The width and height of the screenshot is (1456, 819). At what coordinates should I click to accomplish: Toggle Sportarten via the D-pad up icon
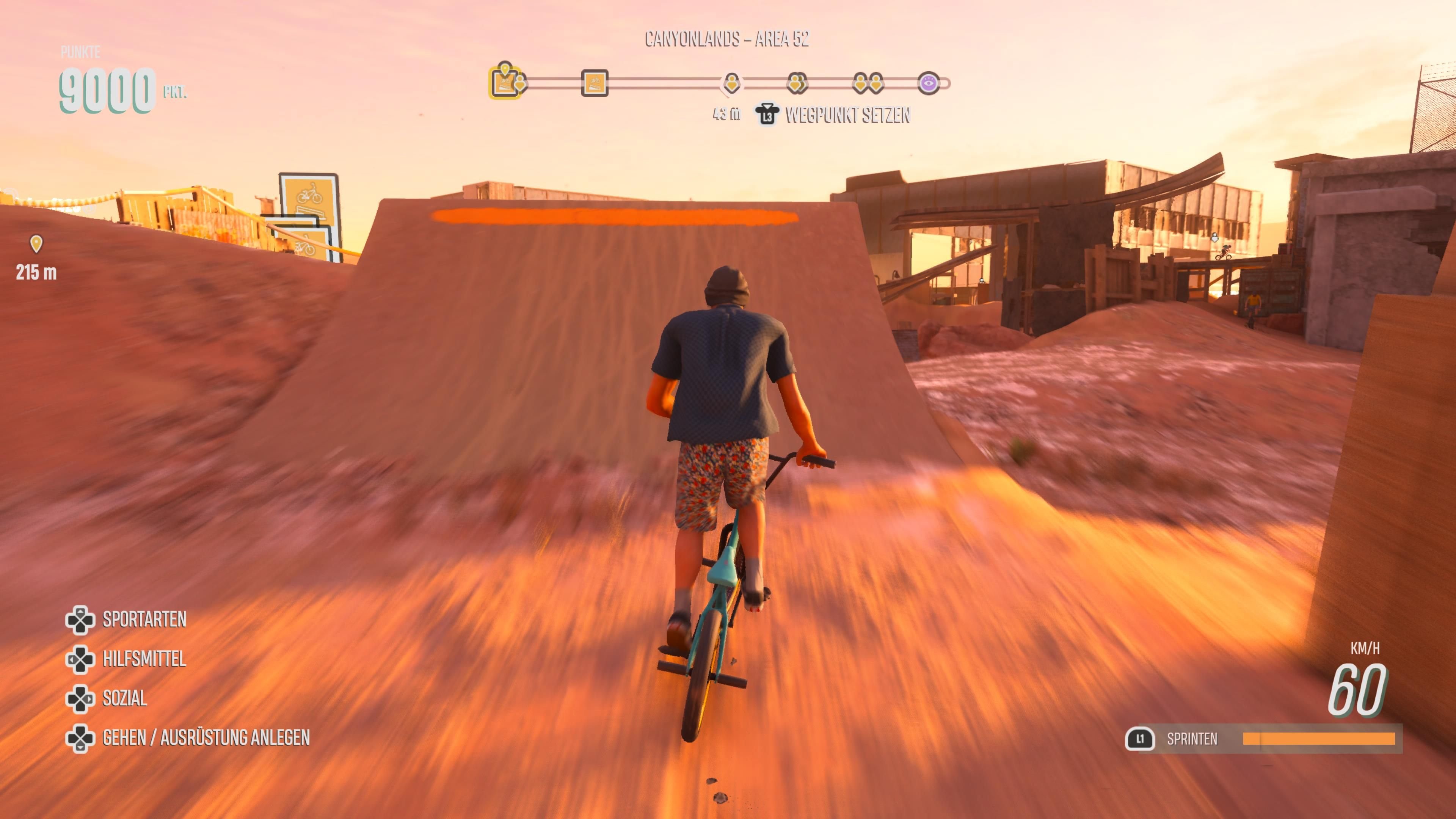81,620
